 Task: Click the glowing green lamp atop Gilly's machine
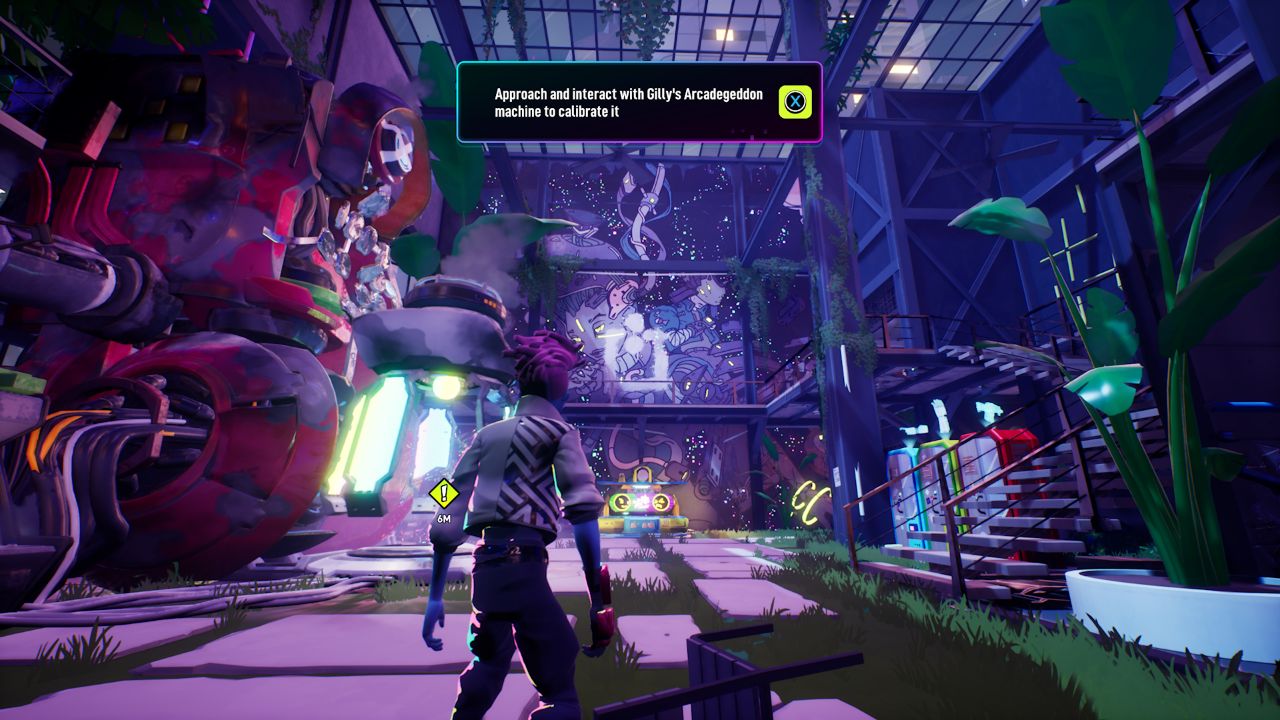[x=448, y=388]
